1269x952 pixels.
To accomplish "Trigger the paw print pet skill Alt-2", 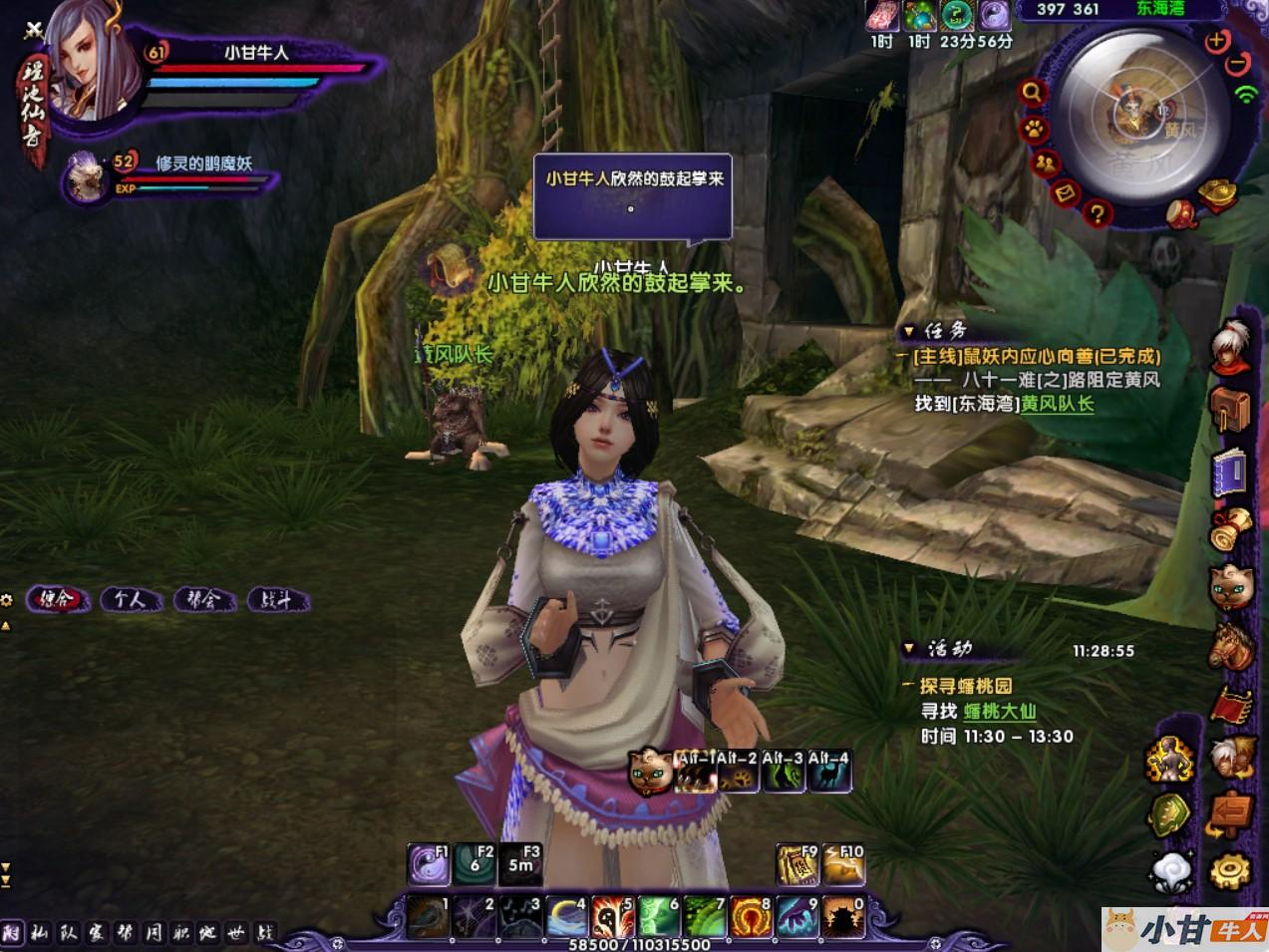I will click(739, 773).
